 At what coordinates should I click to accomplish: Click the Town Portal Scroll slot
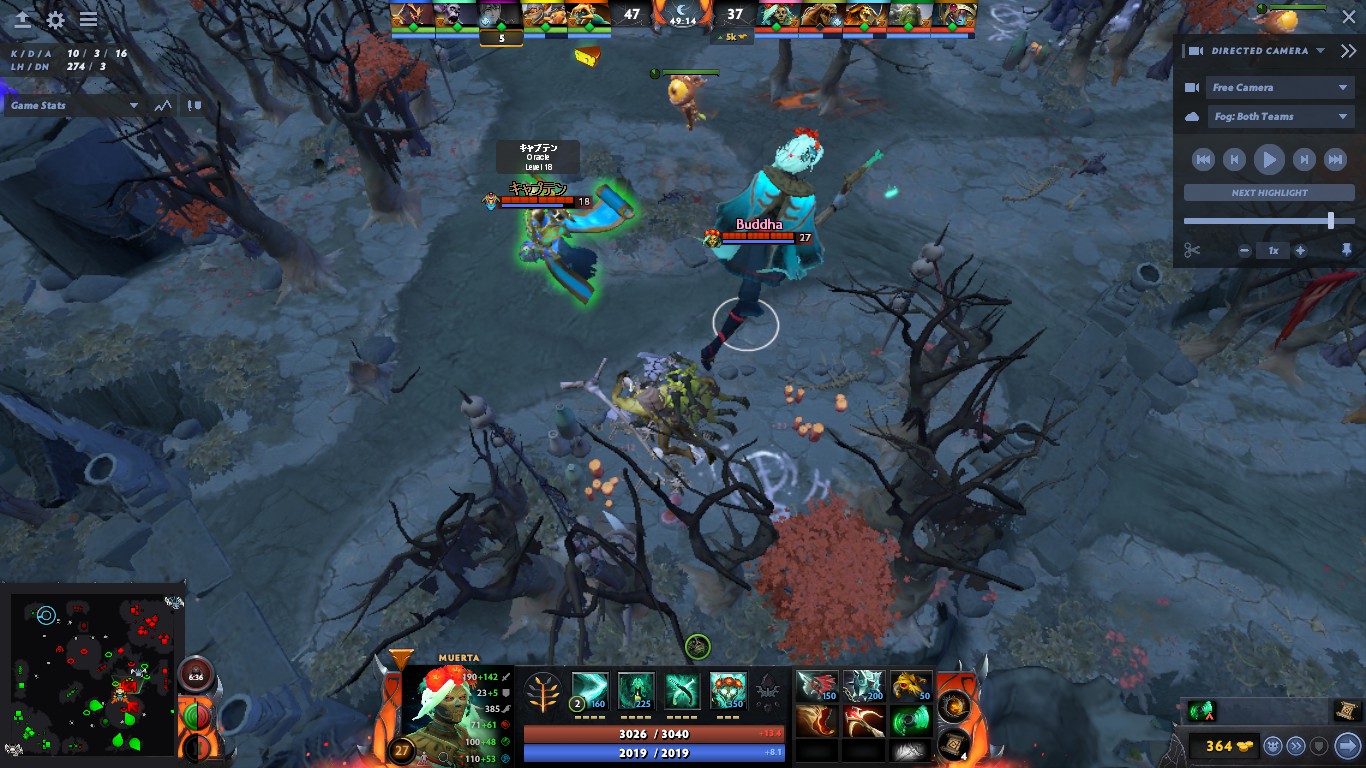(952, 745)
